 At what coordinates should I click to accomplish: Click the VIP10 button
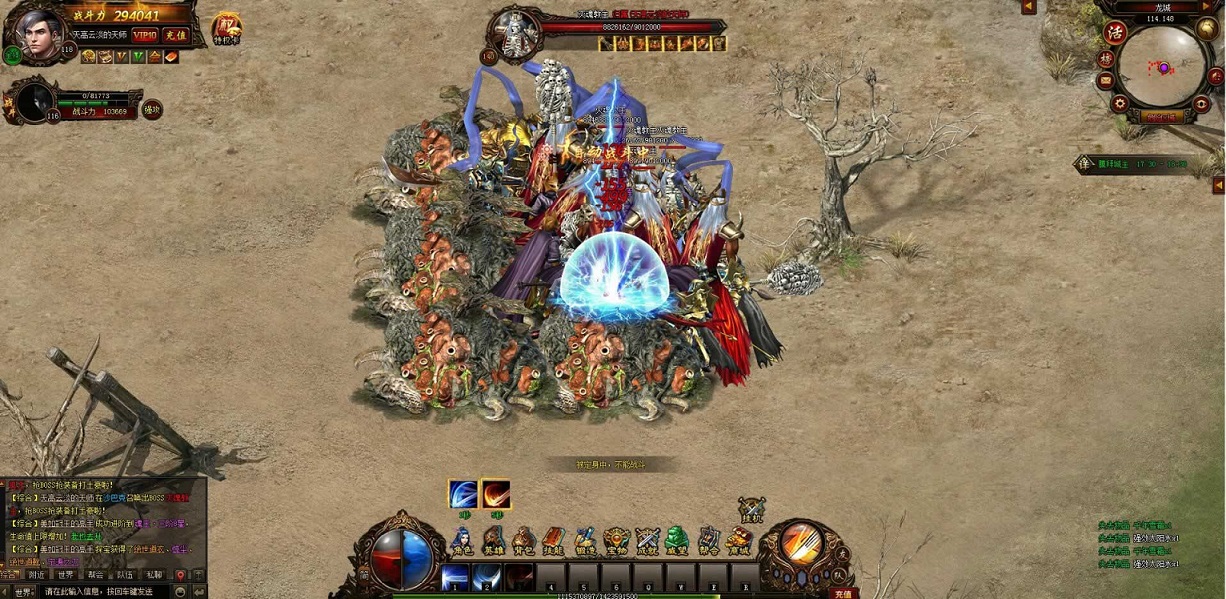click(x=145, y=35)
